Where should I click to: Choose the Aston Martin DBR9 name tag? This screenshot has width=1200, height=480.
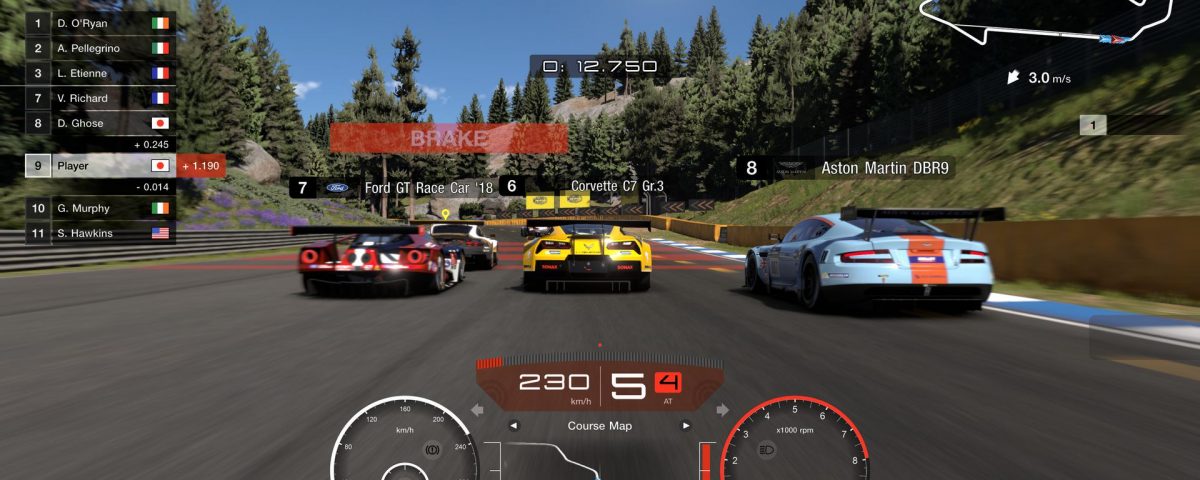click(x=845, y=168)
